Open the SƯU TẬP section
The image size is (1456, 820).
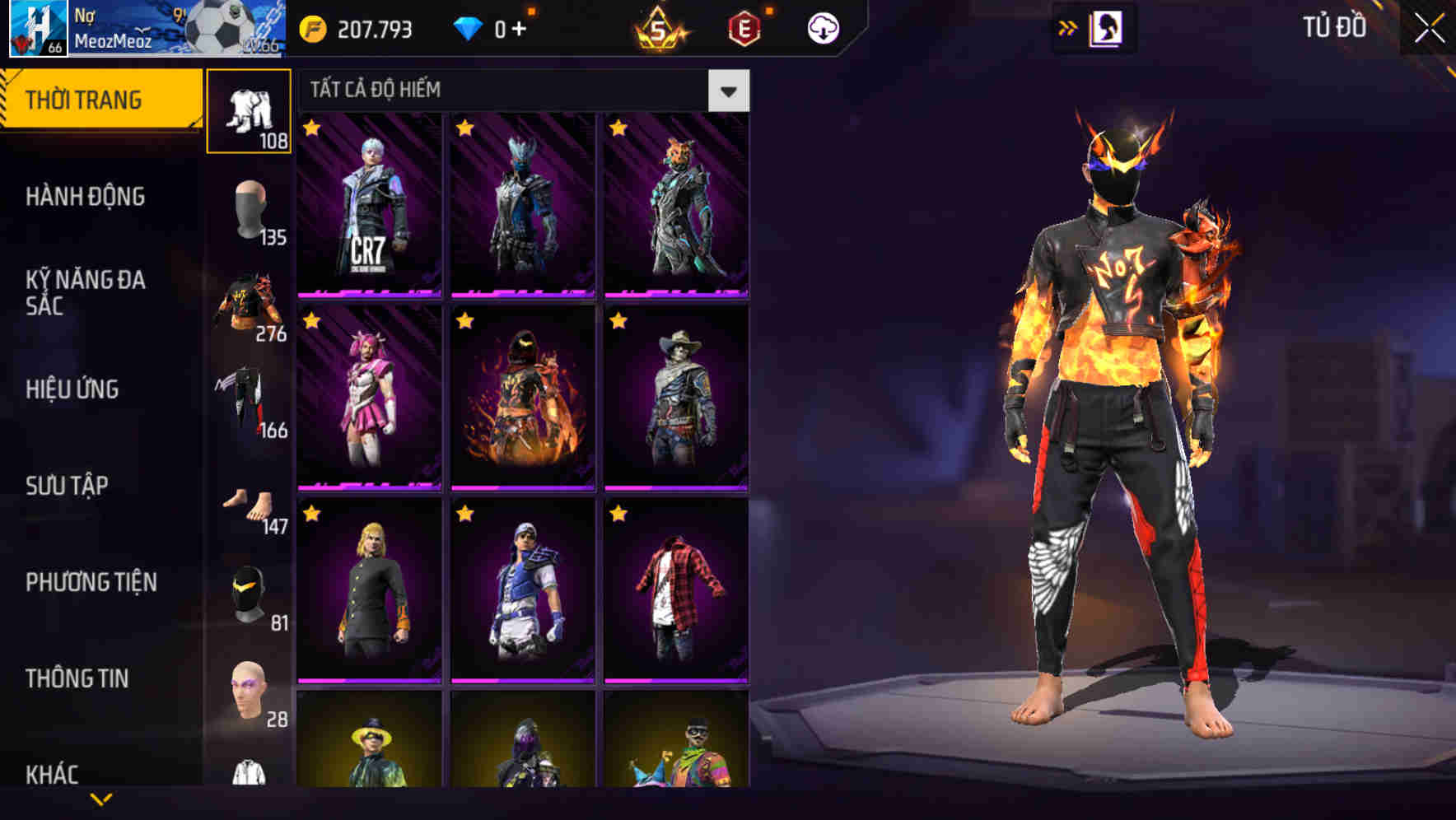point(70,486)
